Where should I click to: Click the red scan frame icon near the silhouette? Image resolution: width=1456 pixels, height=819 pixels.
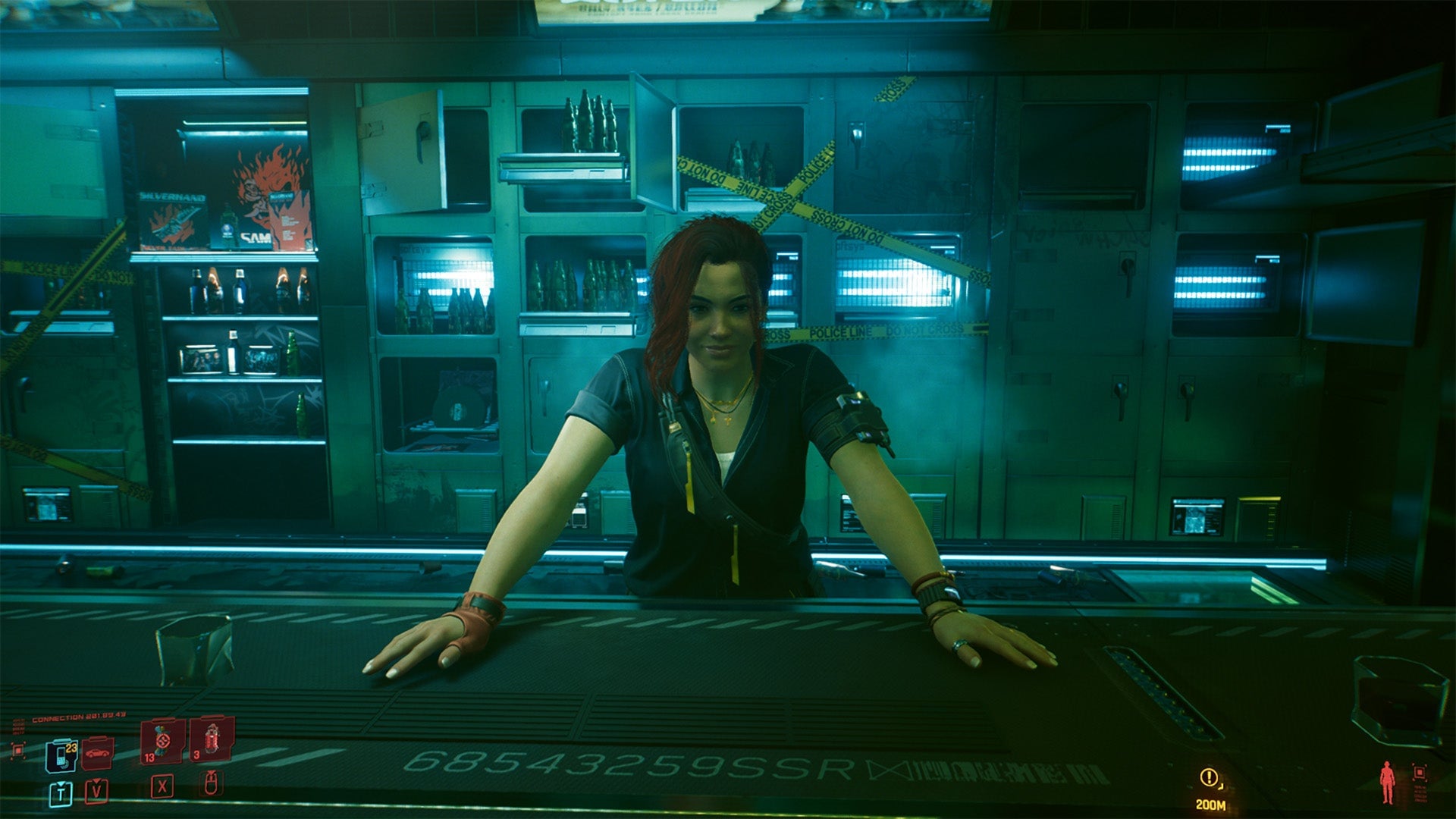[1420, 773]
